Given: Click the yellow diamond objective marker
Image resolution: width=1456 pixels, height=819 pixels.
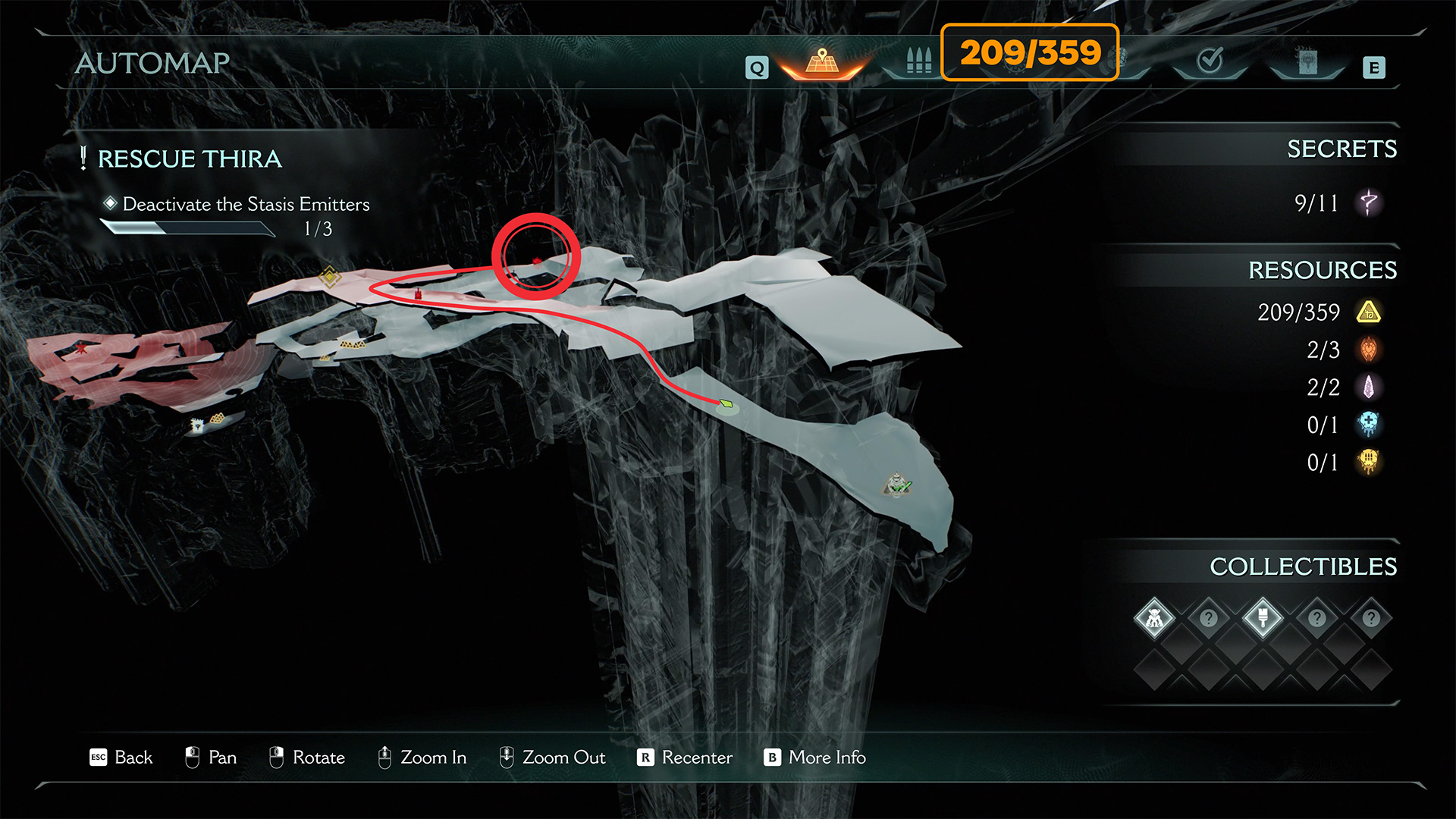Looking at the screenshot, I should [x=330, y=276].
